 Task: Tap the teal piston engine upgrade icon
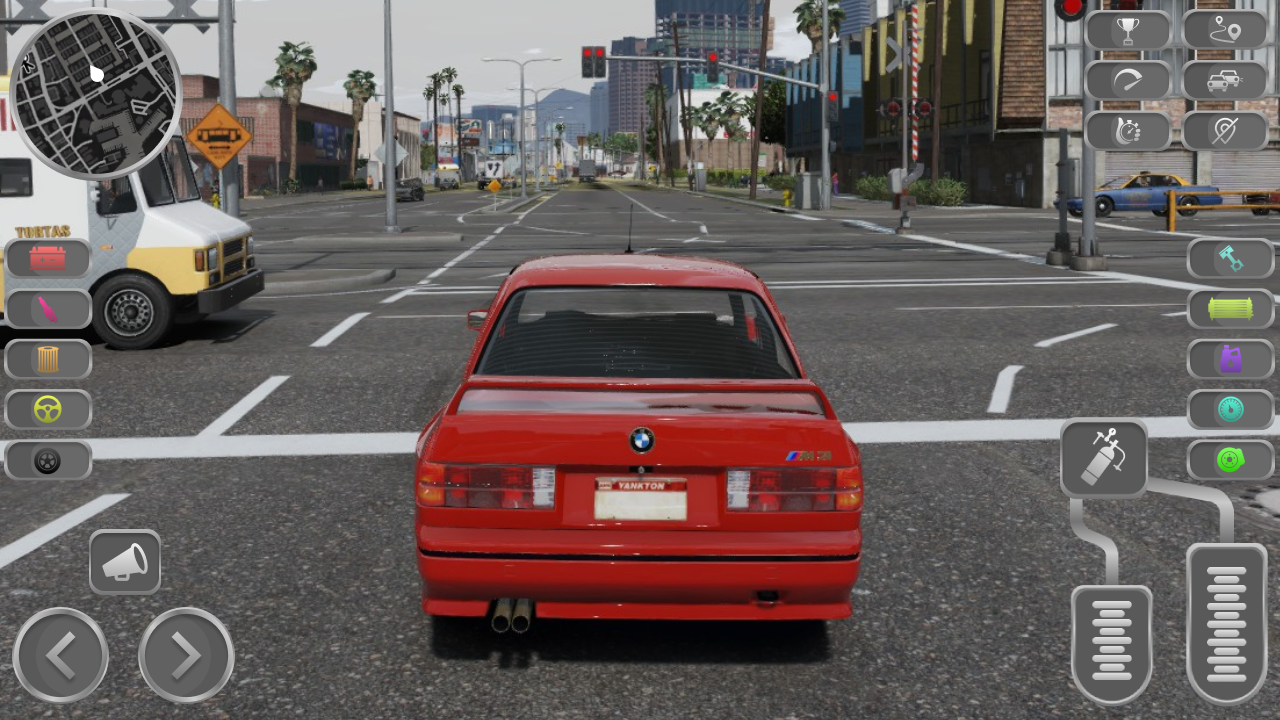[1229, 258]
